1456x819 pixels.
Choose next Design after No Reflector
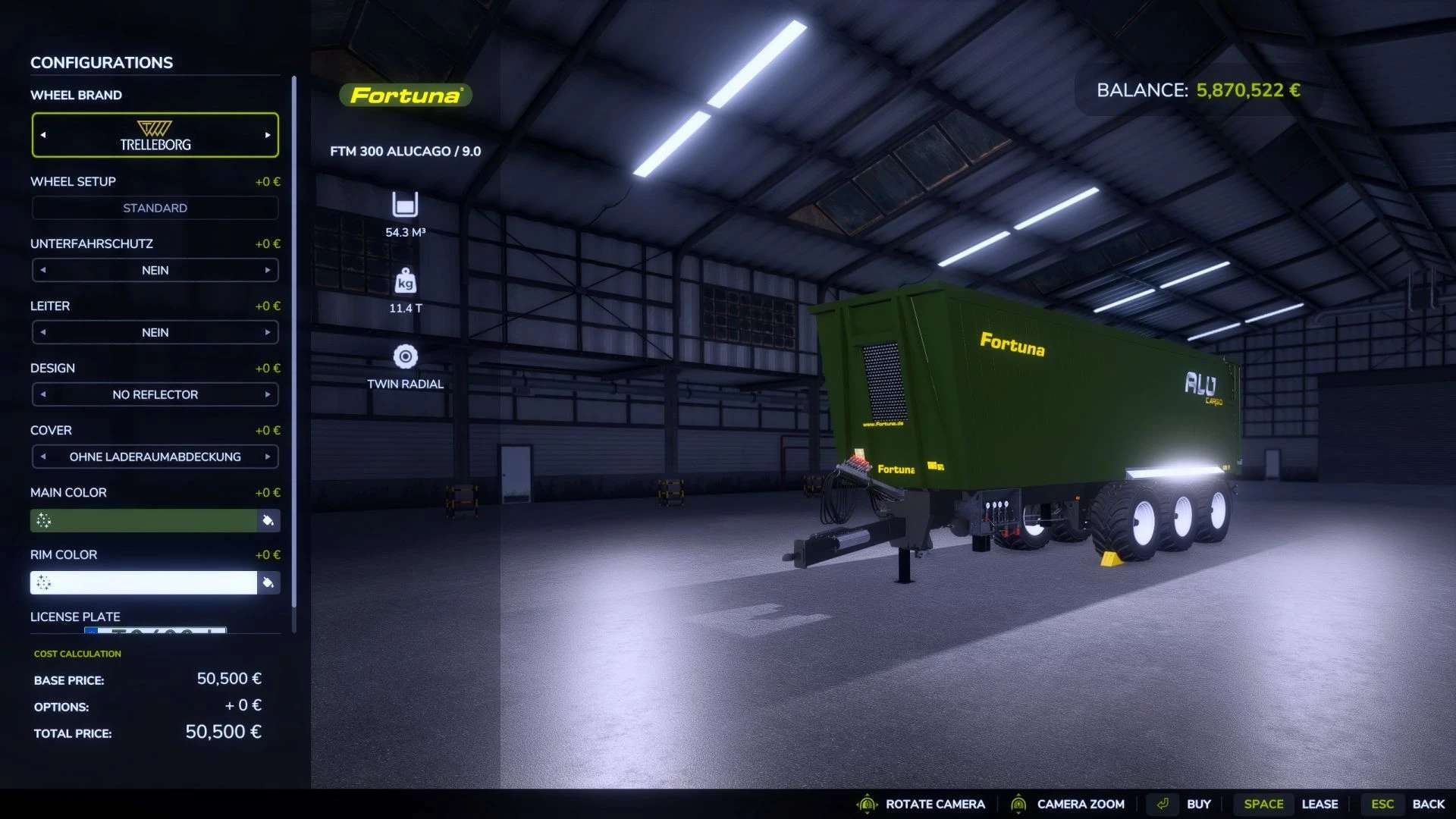tap(268, 394)
